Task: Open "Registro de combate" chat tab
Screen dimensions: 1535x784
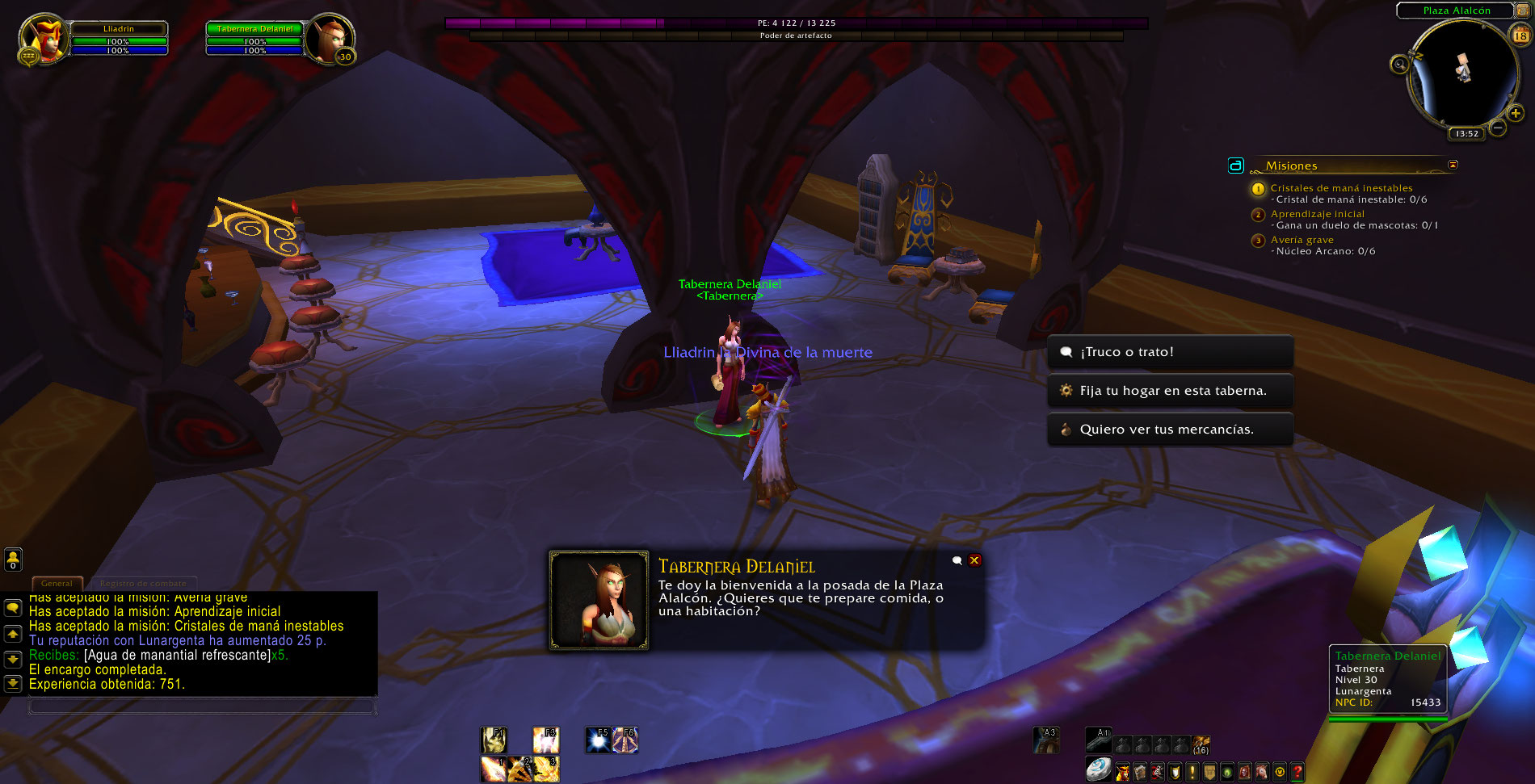Action: [x=143, y=583]
